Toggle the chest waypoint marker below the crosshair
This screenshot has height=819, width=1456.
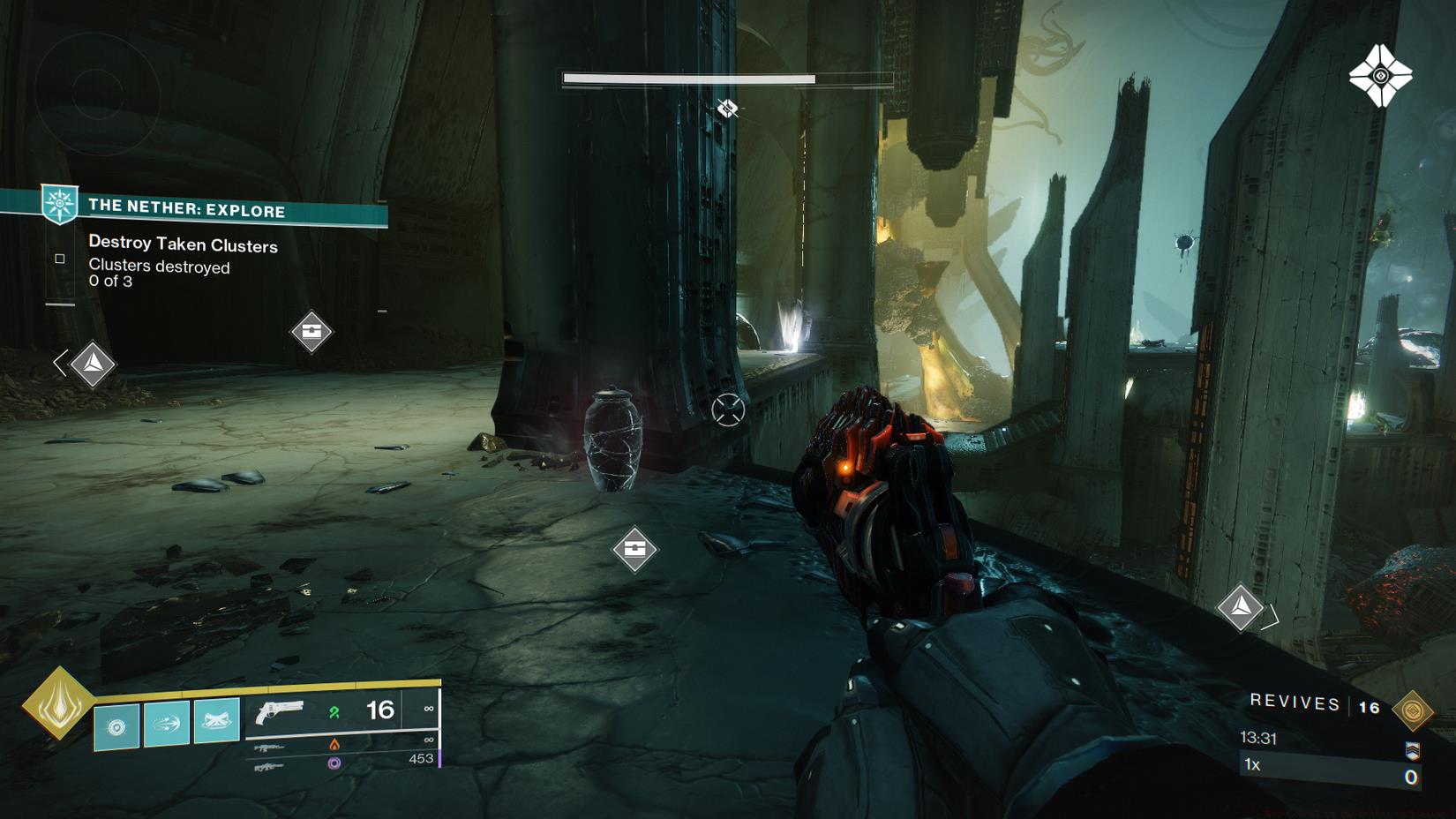(x=635, y=547)
